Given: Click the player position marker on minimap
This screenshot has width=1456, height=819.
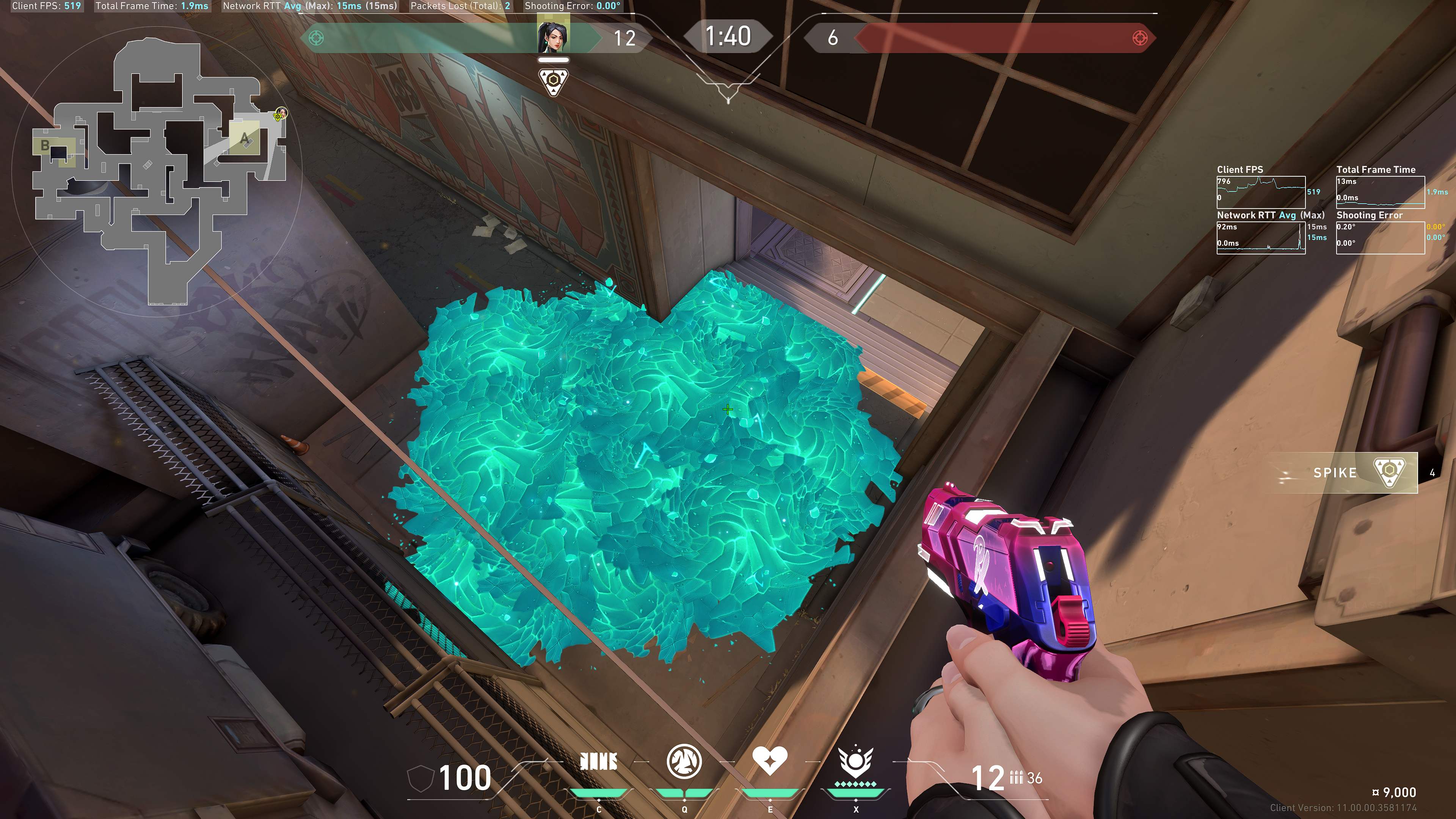Looking at the screenshot, I should click(280, 114).
